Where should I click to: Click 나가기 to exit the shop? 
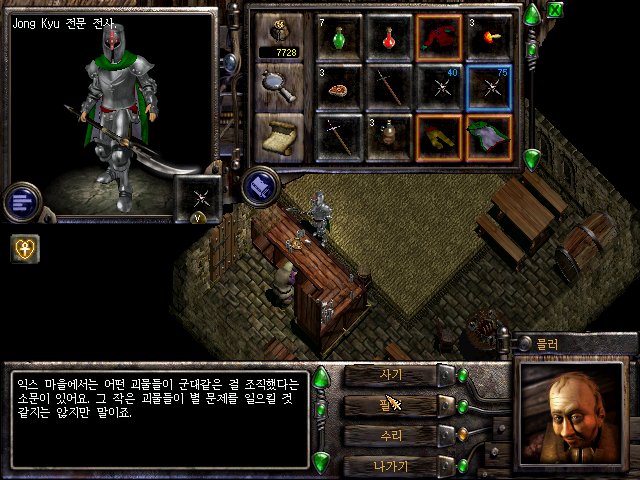coord(392,466)
